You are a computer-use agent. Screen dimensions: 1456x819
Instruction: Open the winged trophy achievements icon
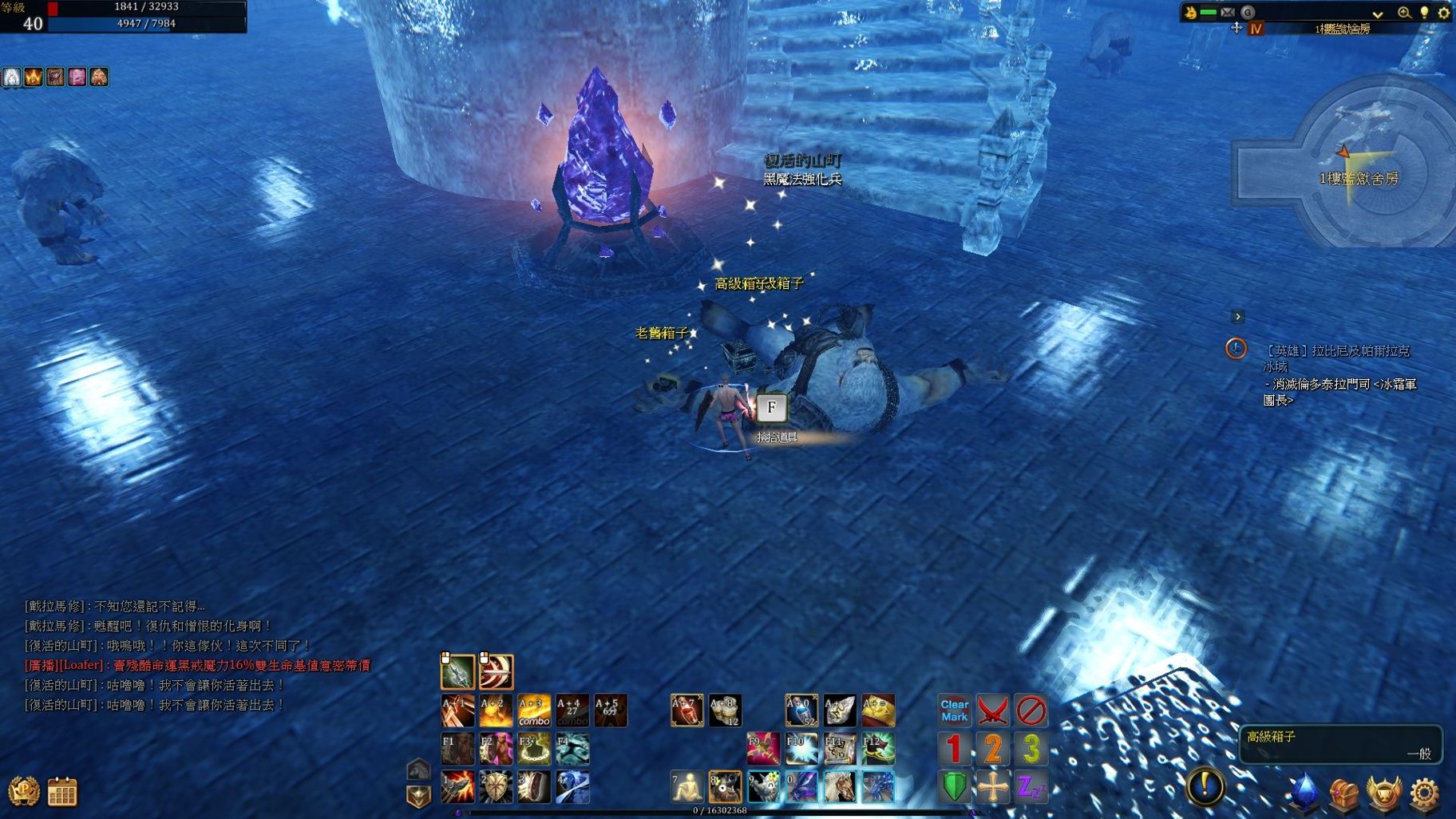[1384, 793]
